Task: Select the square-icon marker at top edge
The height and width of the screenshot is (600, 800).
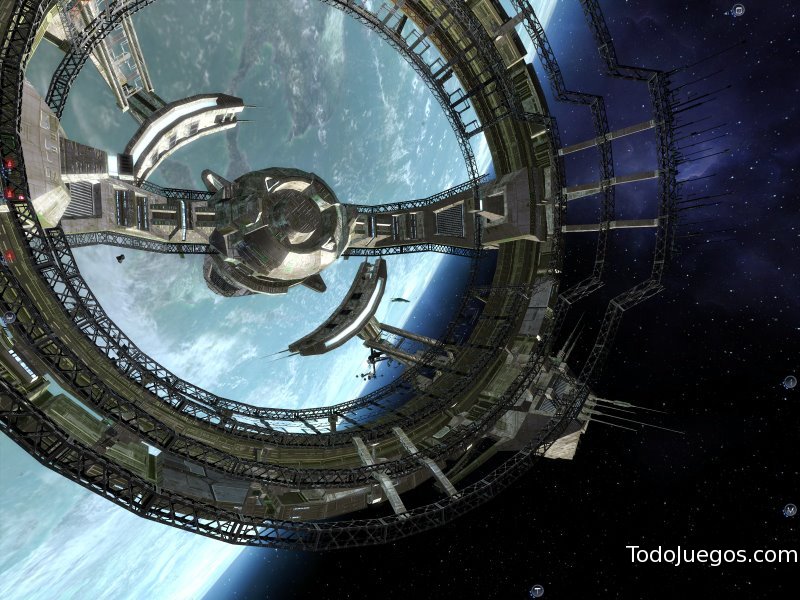Action: coord(738,11)
